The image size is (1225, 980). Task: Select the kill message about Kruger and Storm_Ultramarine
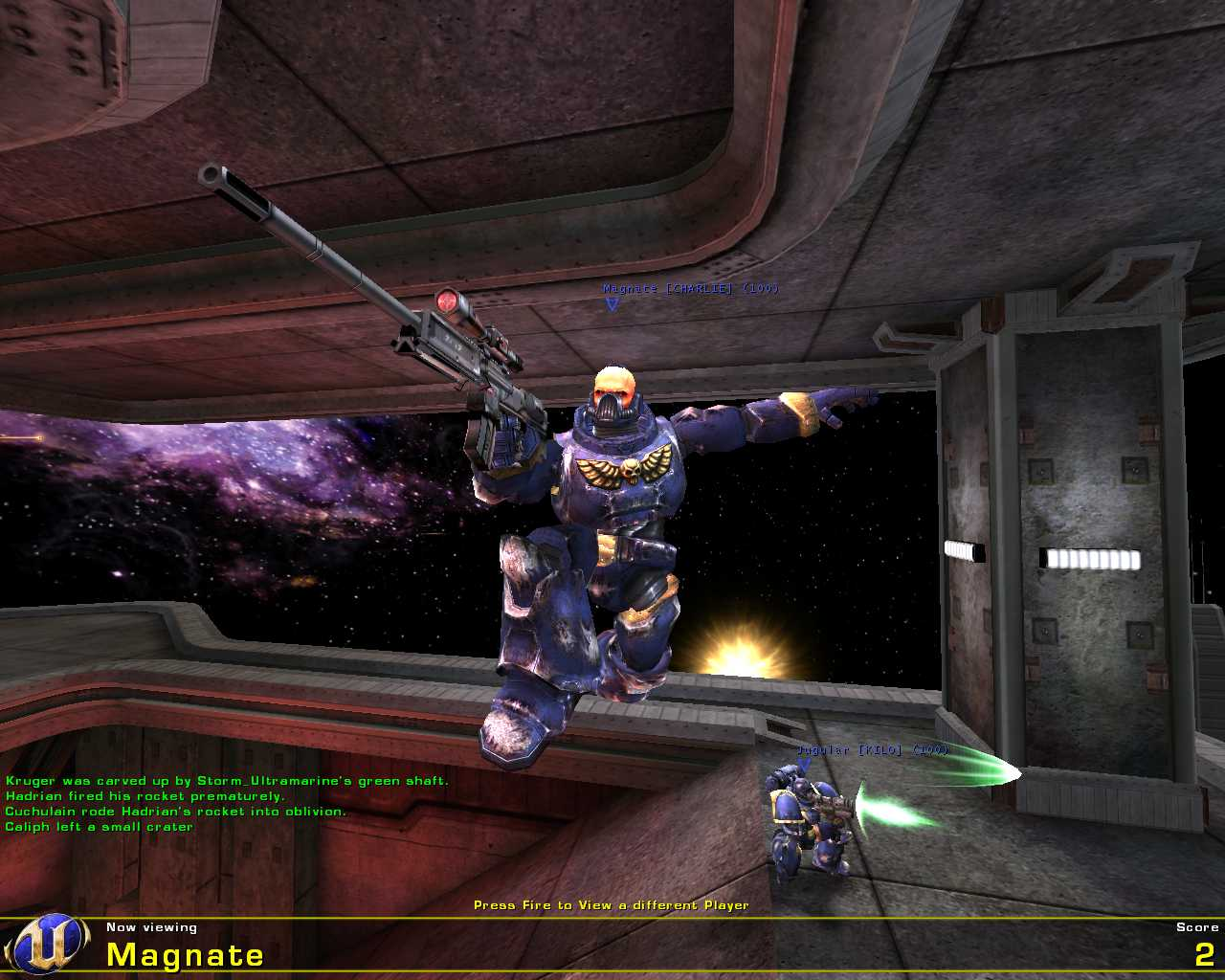coord(227,780)
